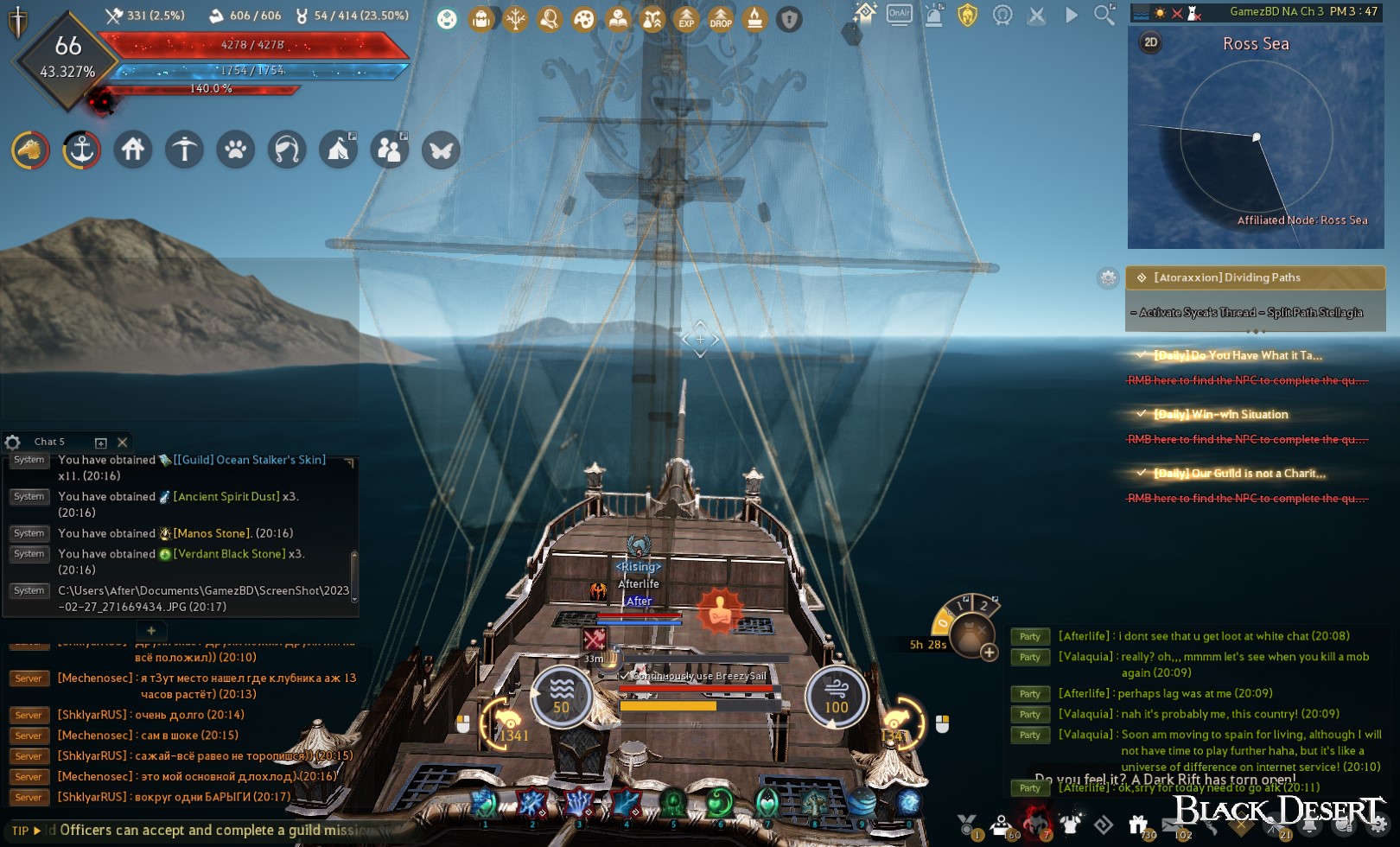Click the Ross Sea minimap

(x=1255, y=147)
